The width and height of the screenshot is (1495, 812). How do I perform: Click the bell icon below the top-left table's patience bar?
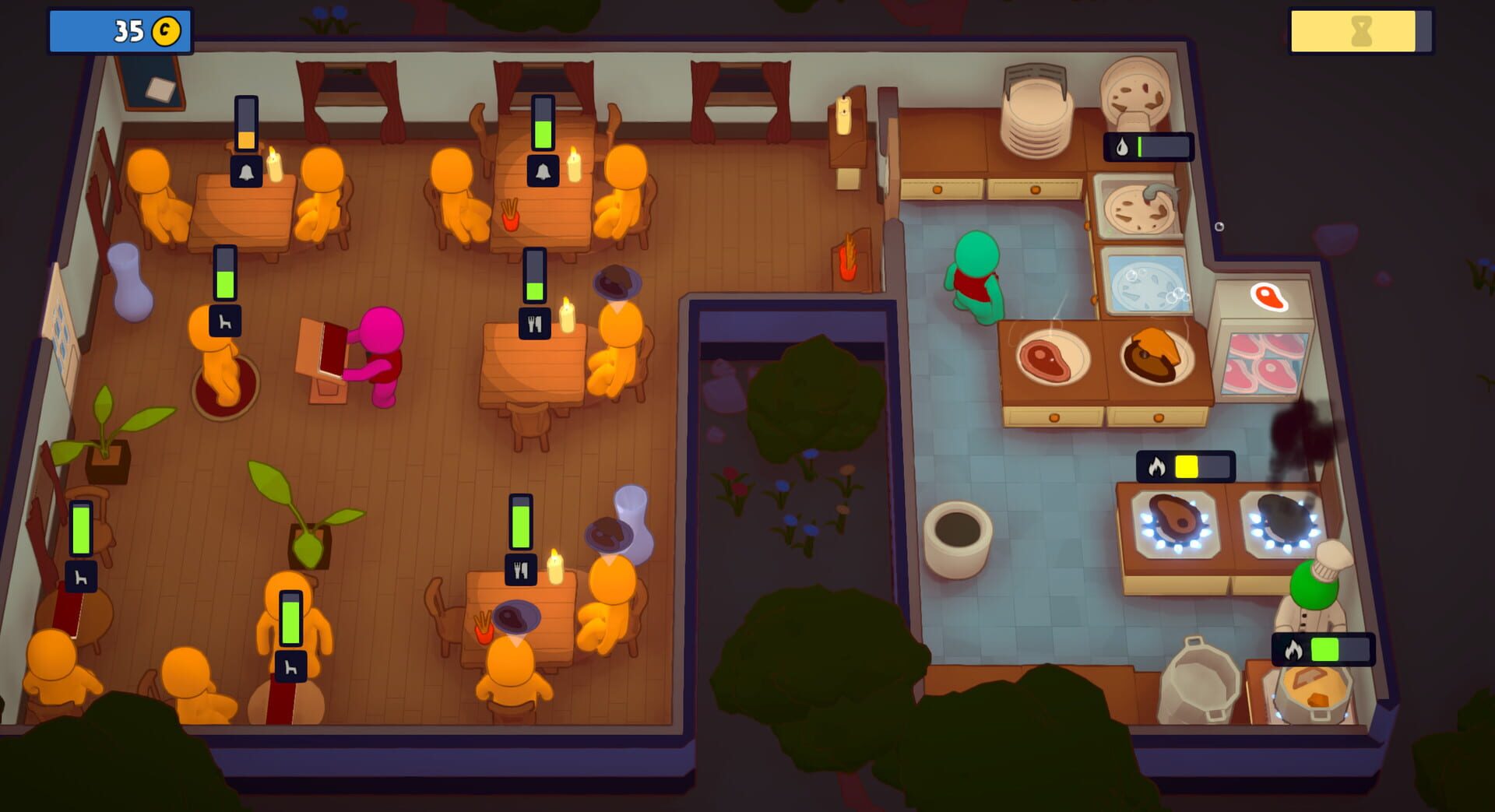click(x=247, y=170)
